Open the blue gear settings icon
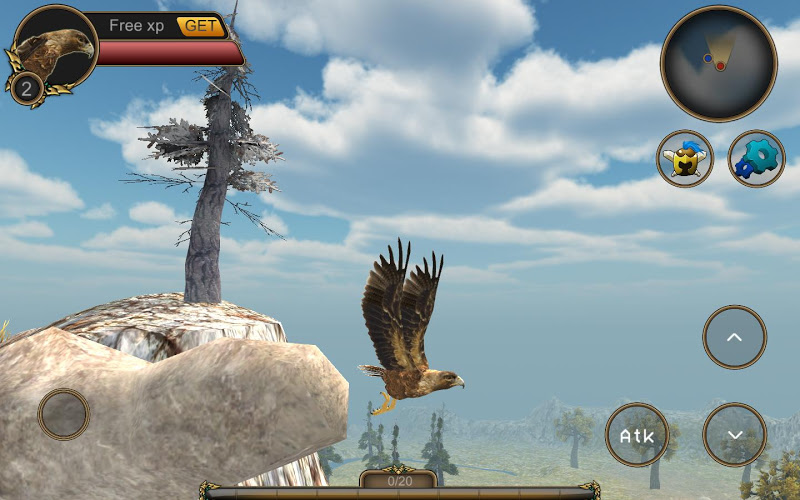 point(756,159)
